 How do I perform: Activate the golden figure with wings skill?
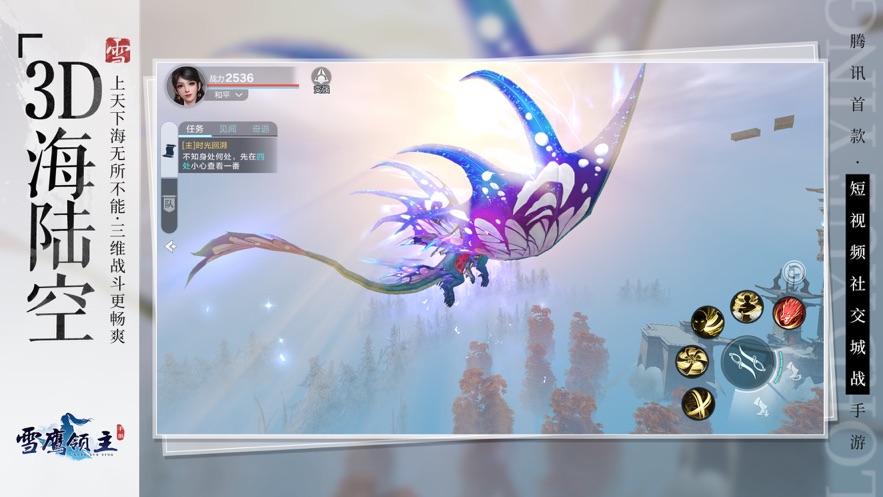[746, 305]
